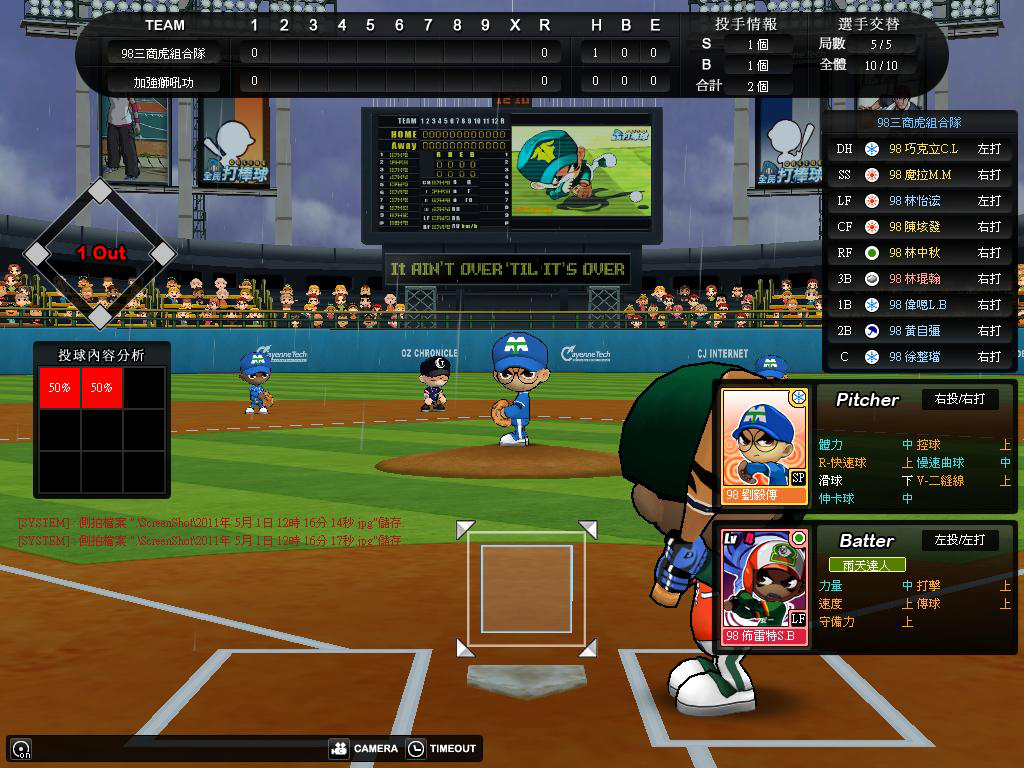The width and height of the screenshot is (1024, 768).
Task: Choose 3B 林琨翰 lineup row
Action: 919,279
